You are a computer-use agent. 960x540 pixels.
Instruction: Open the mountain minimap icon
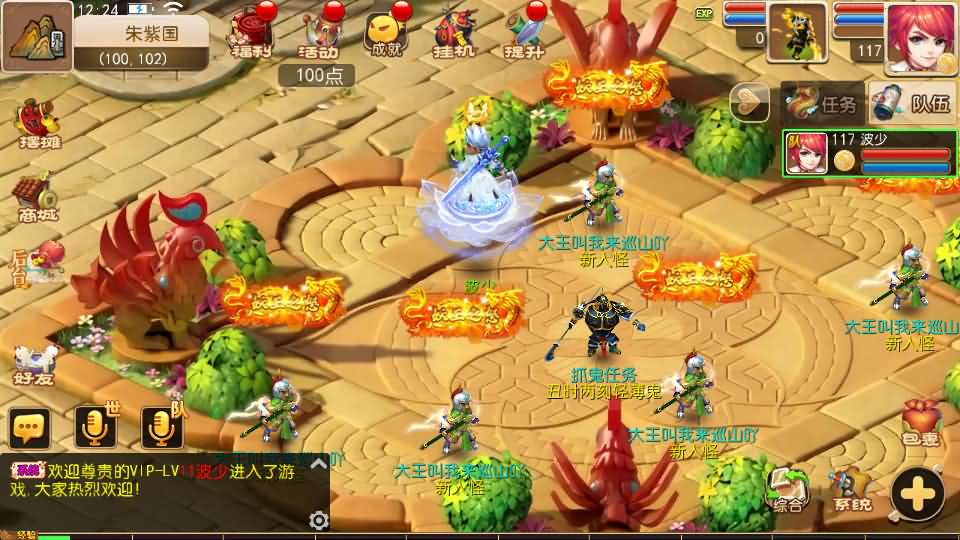click(36, 36)
